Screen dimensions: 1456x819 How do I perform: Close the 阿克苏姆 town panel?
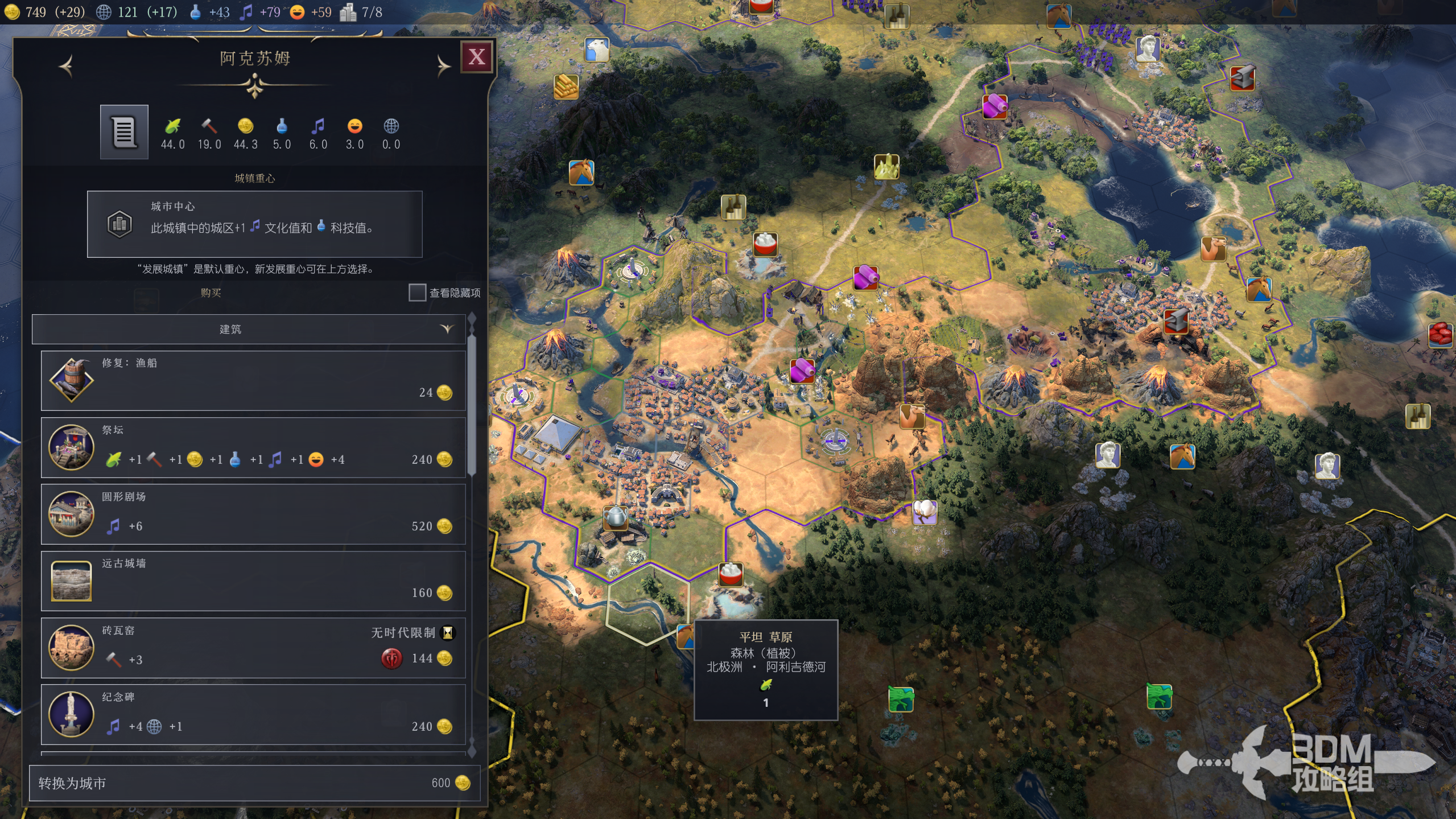pyautogui.click(x=476, y=57)
